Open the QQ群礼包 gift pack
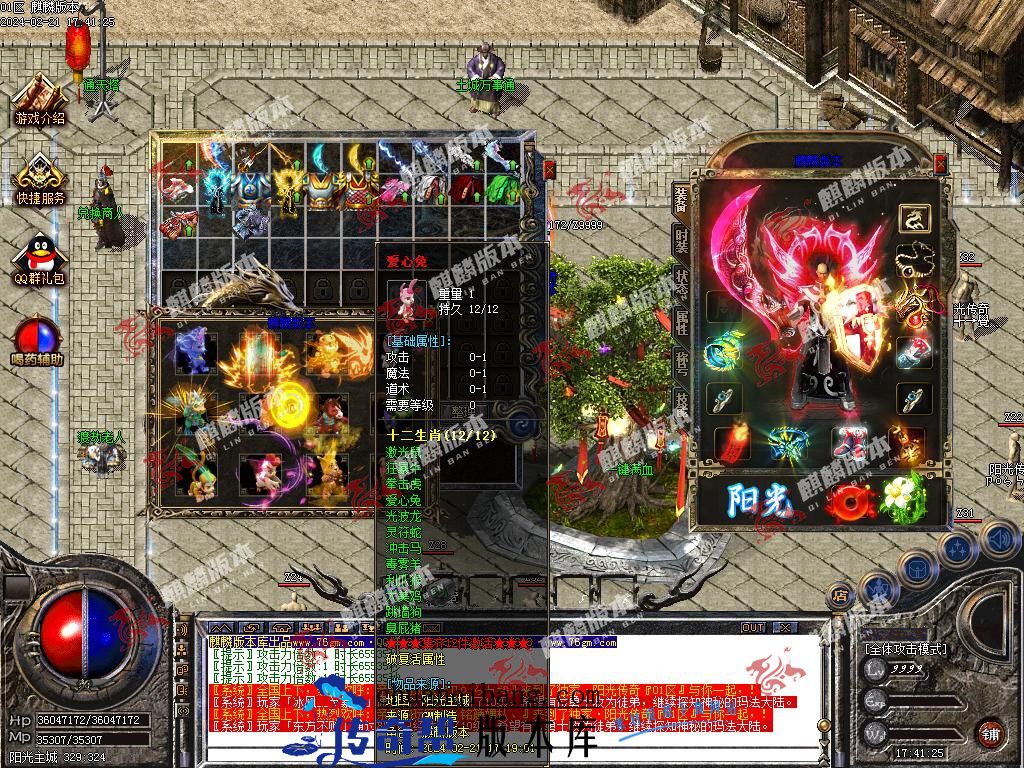Viewport: 1024px width, 768px height. 39,258
